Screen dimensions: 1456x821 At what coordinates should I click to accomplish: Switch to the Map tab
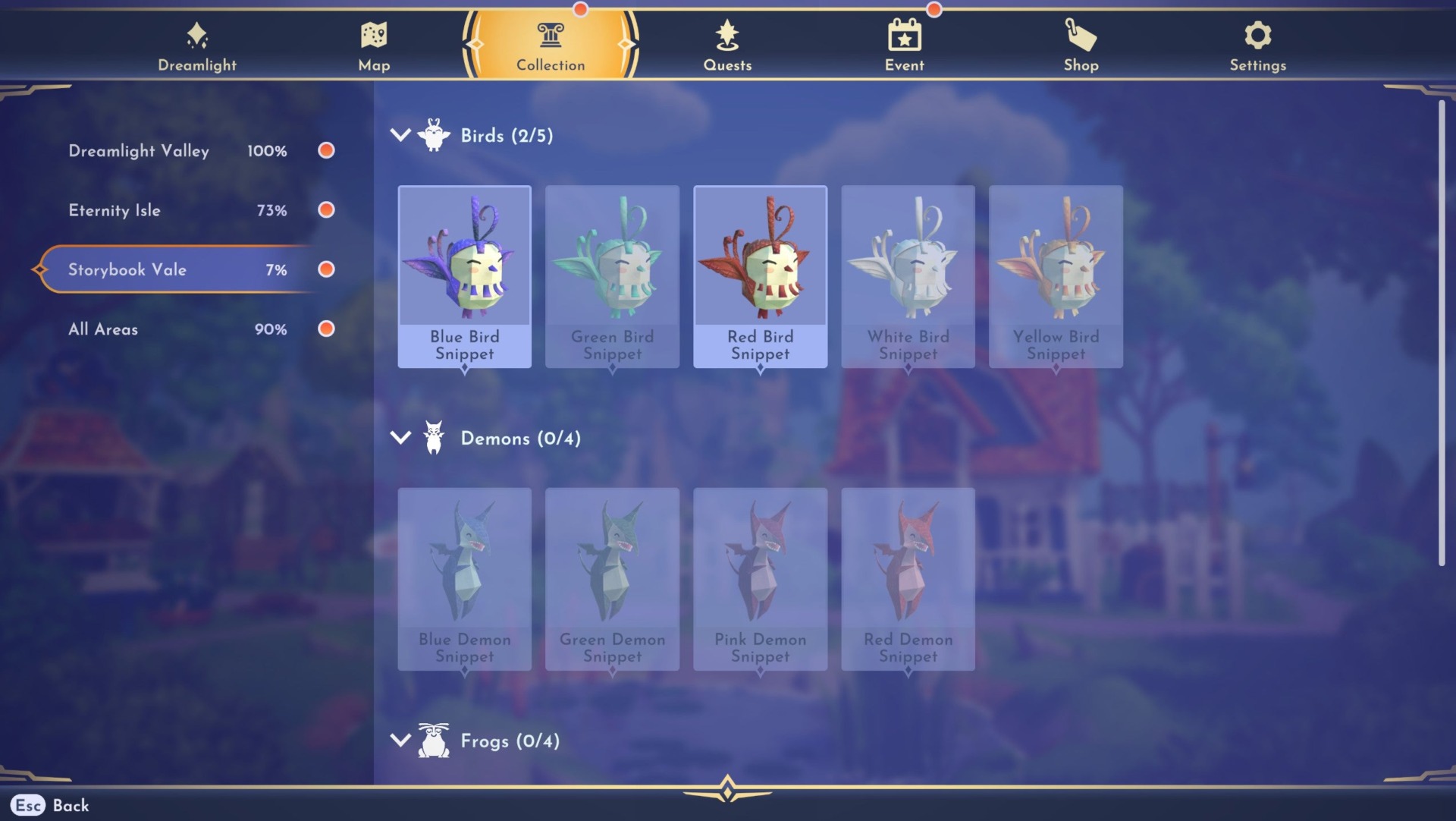(373, 33)
